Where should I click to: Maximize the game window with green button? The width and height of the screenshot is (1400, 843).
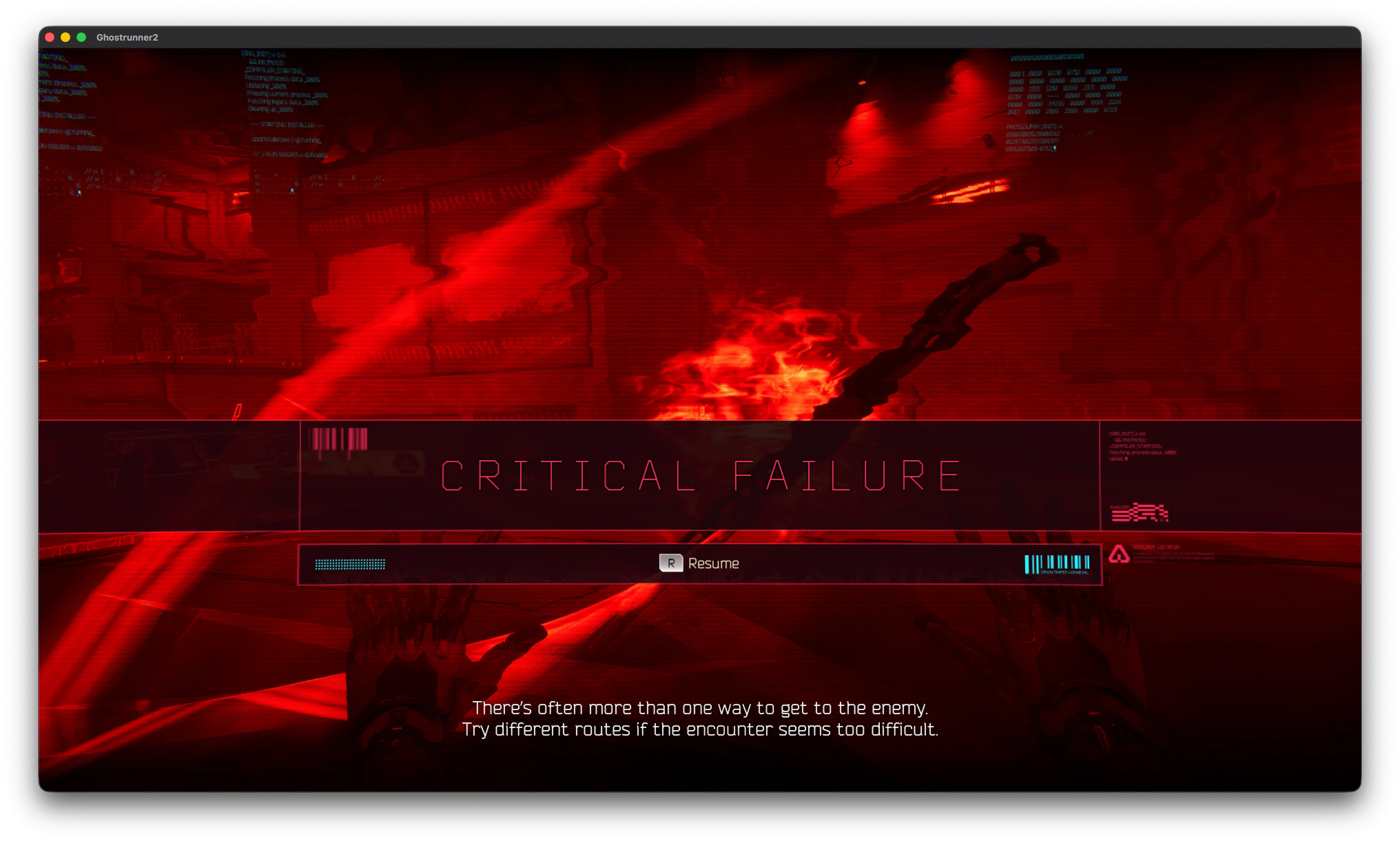pos(81,38)
